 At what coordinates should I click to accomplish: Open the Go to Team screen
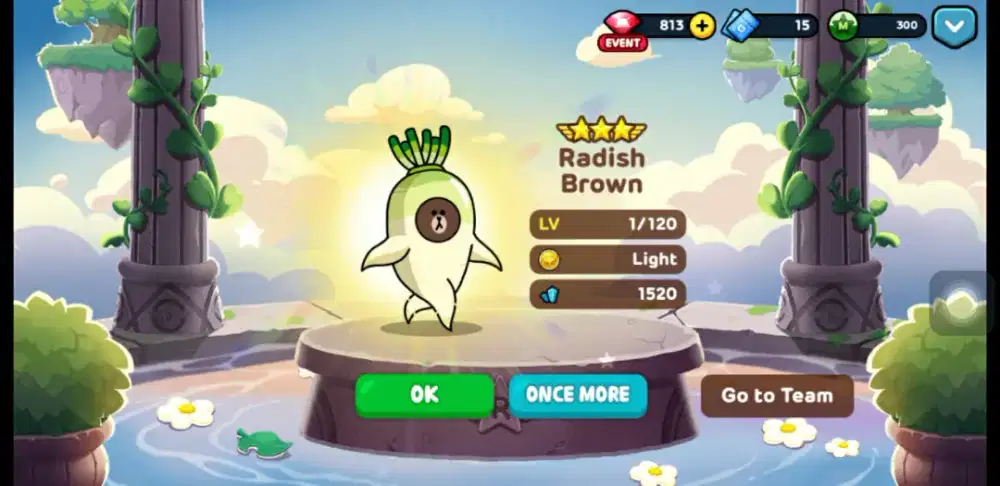point(777,396)
